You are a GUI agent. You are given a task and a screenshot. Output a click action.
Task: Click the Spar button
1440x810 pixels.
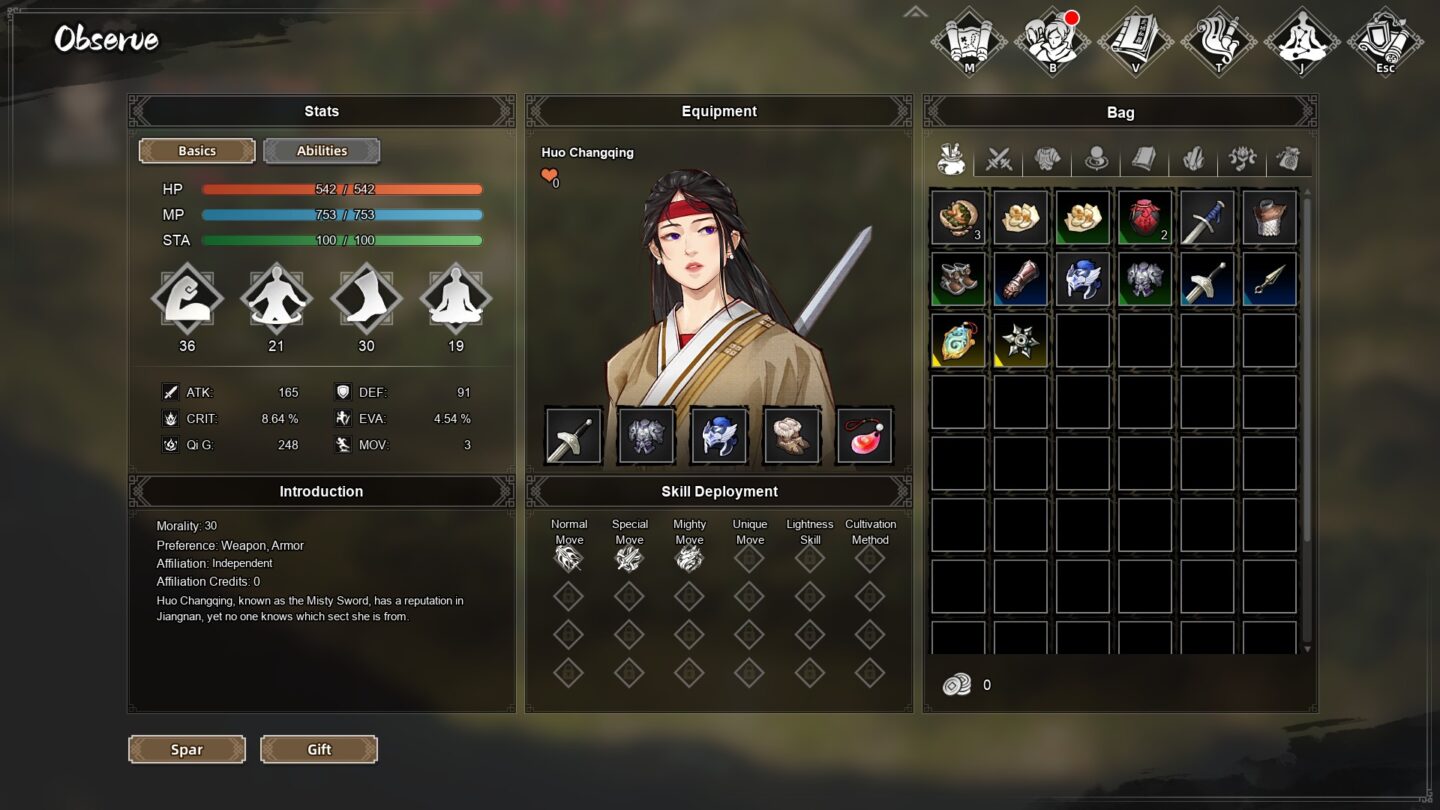(186, 749)
